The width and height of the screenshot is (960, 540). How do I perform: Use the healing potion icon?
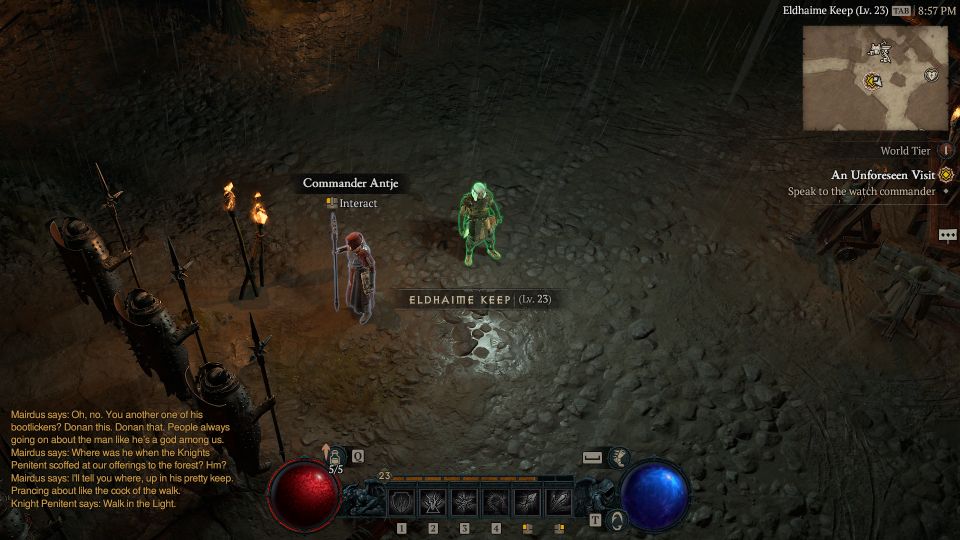pos(335,457)
